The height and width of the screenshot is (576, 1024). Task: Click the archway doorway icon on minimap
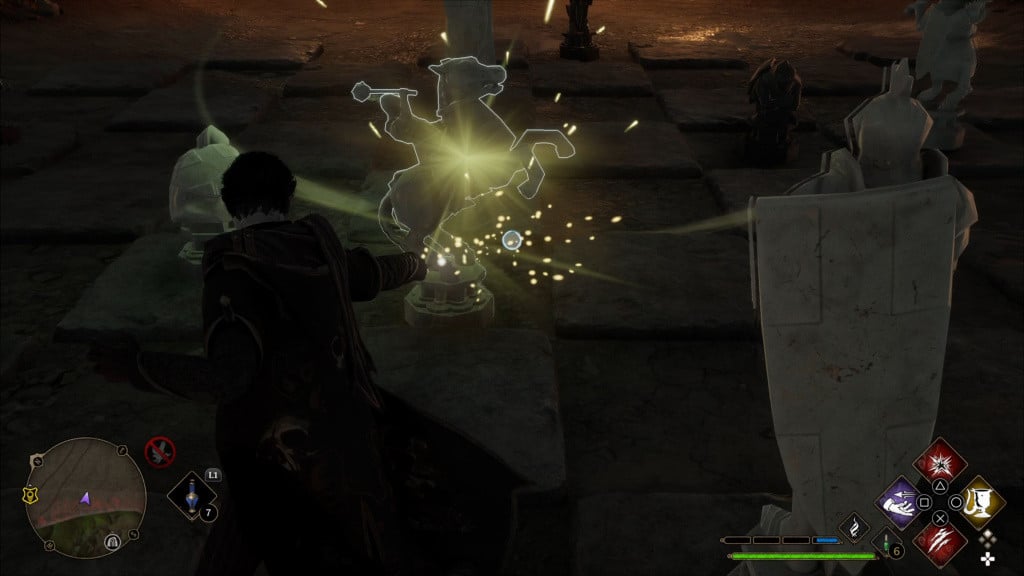coord(112,542)
